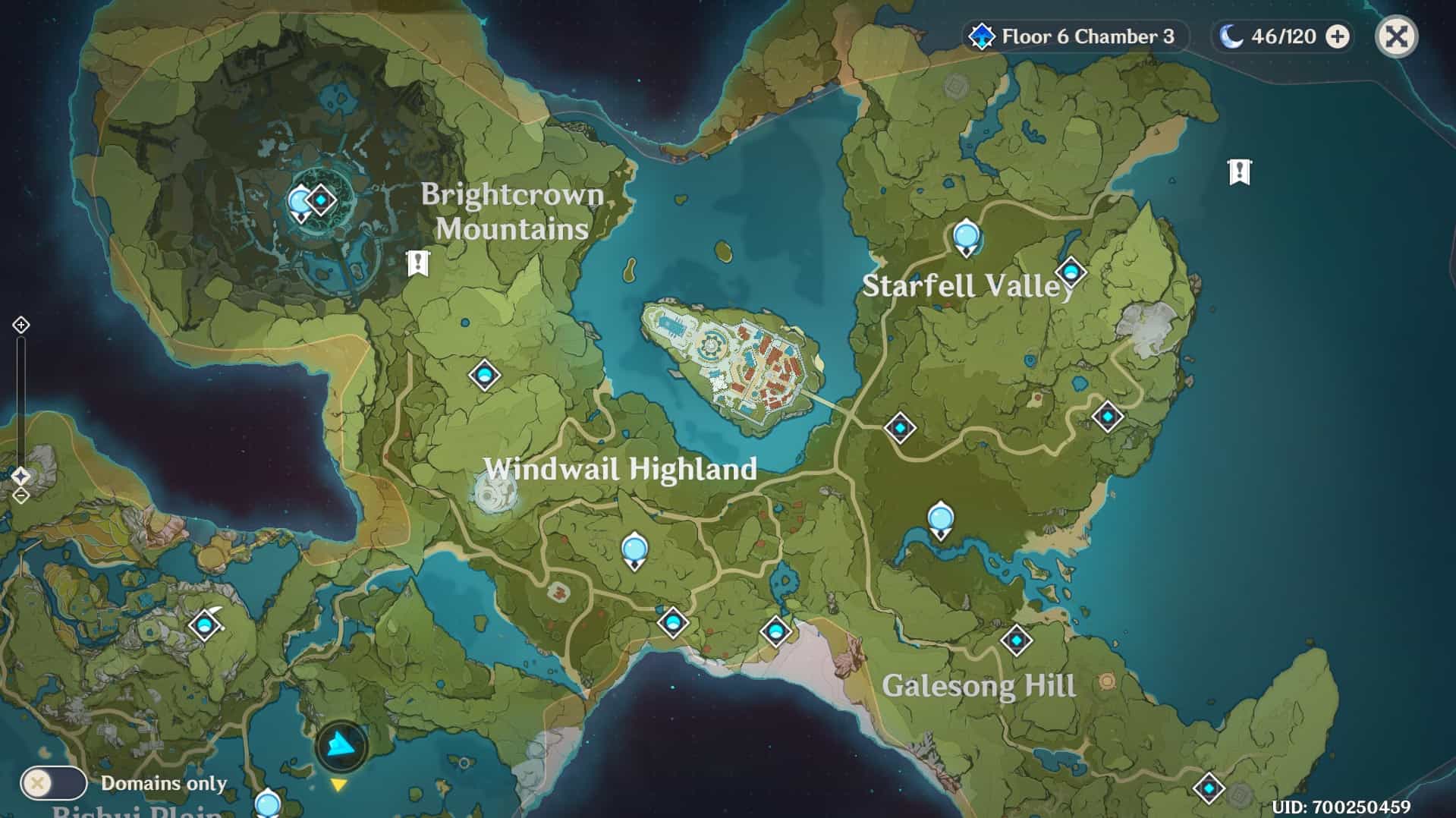Select the Statue of the Seven above Starfell Valley label
This screenshot has width=1456, height=818.
966,236
